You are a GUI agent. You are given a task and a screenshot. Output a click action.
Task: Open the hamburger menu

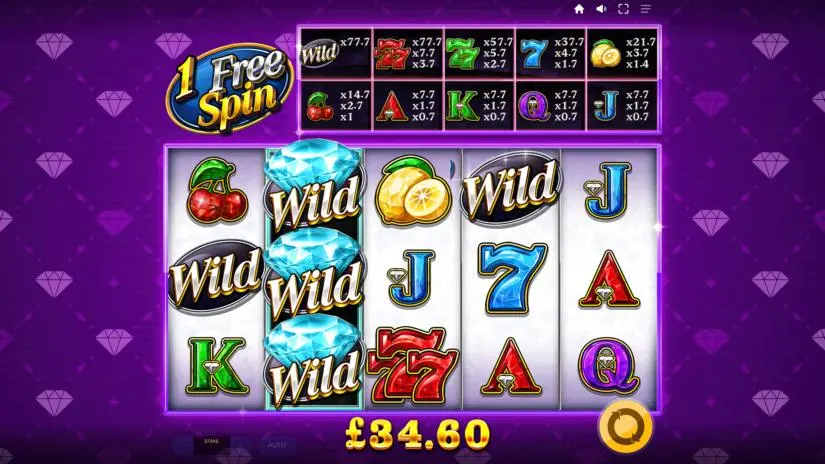(x=645, y=9)
